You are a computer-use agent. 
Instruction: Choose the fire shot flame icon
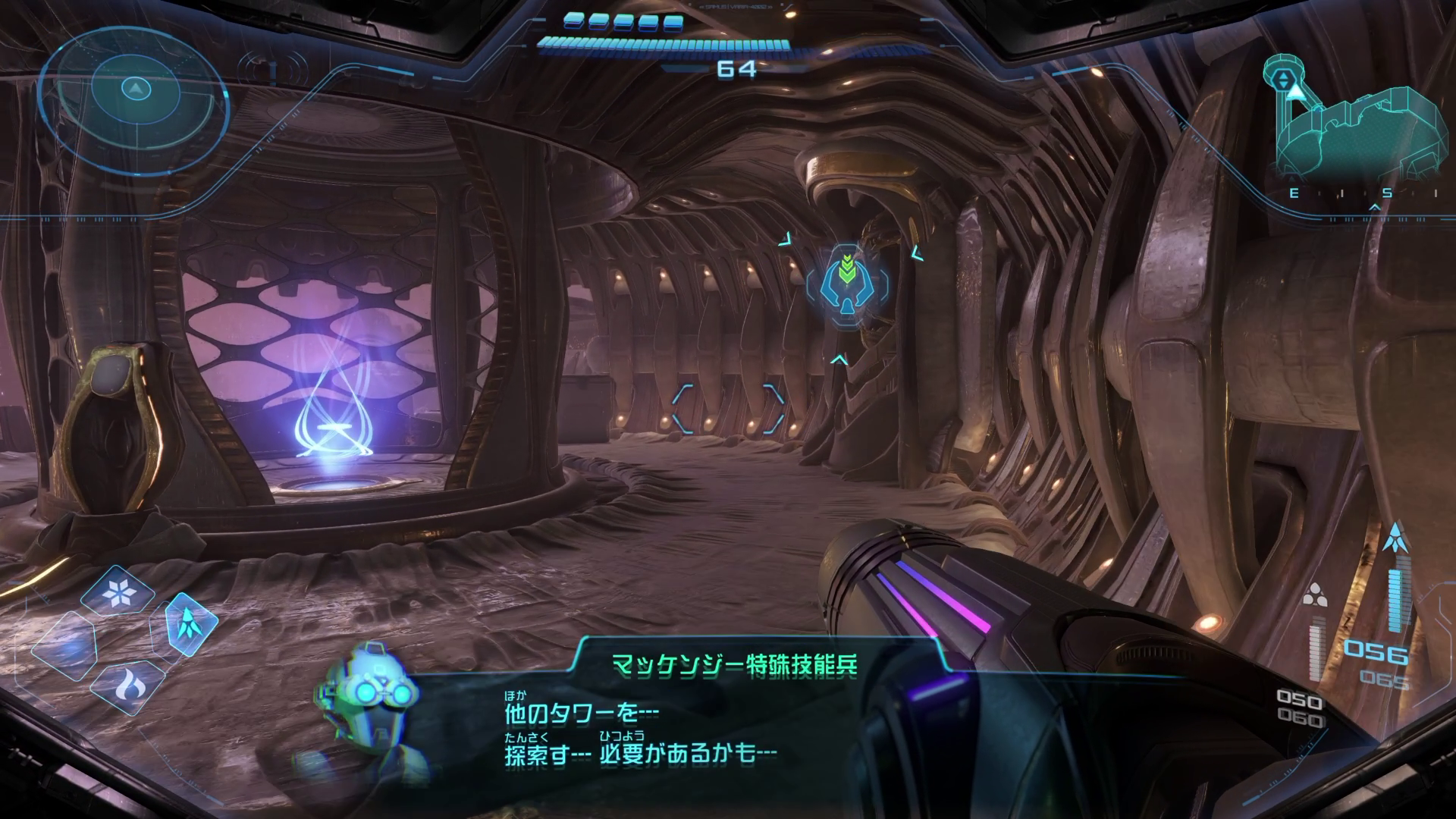pos(127,686)
